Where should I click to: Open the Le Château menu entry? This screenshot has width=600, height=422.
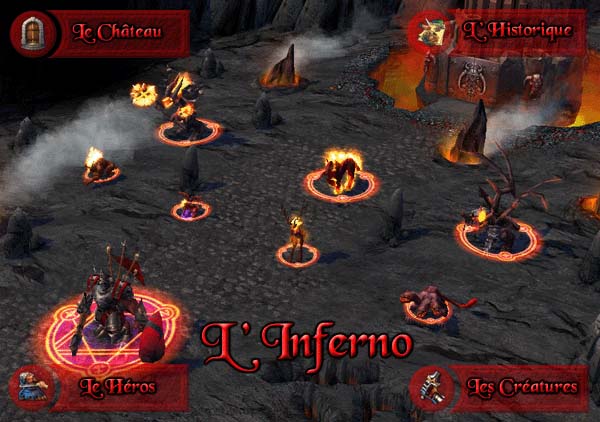117,31
